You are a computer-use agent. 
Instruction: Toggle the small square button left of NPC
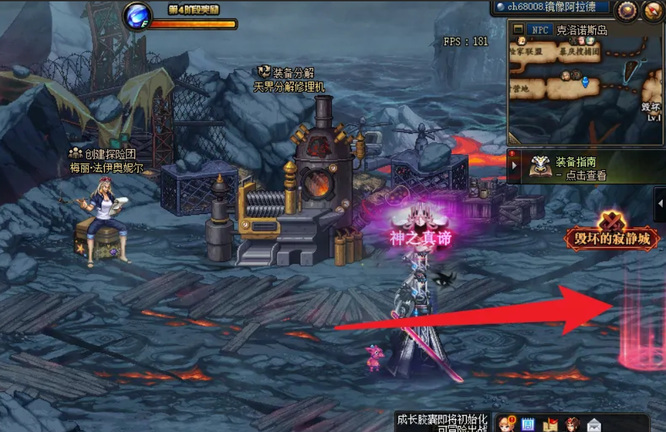(516, 29)
